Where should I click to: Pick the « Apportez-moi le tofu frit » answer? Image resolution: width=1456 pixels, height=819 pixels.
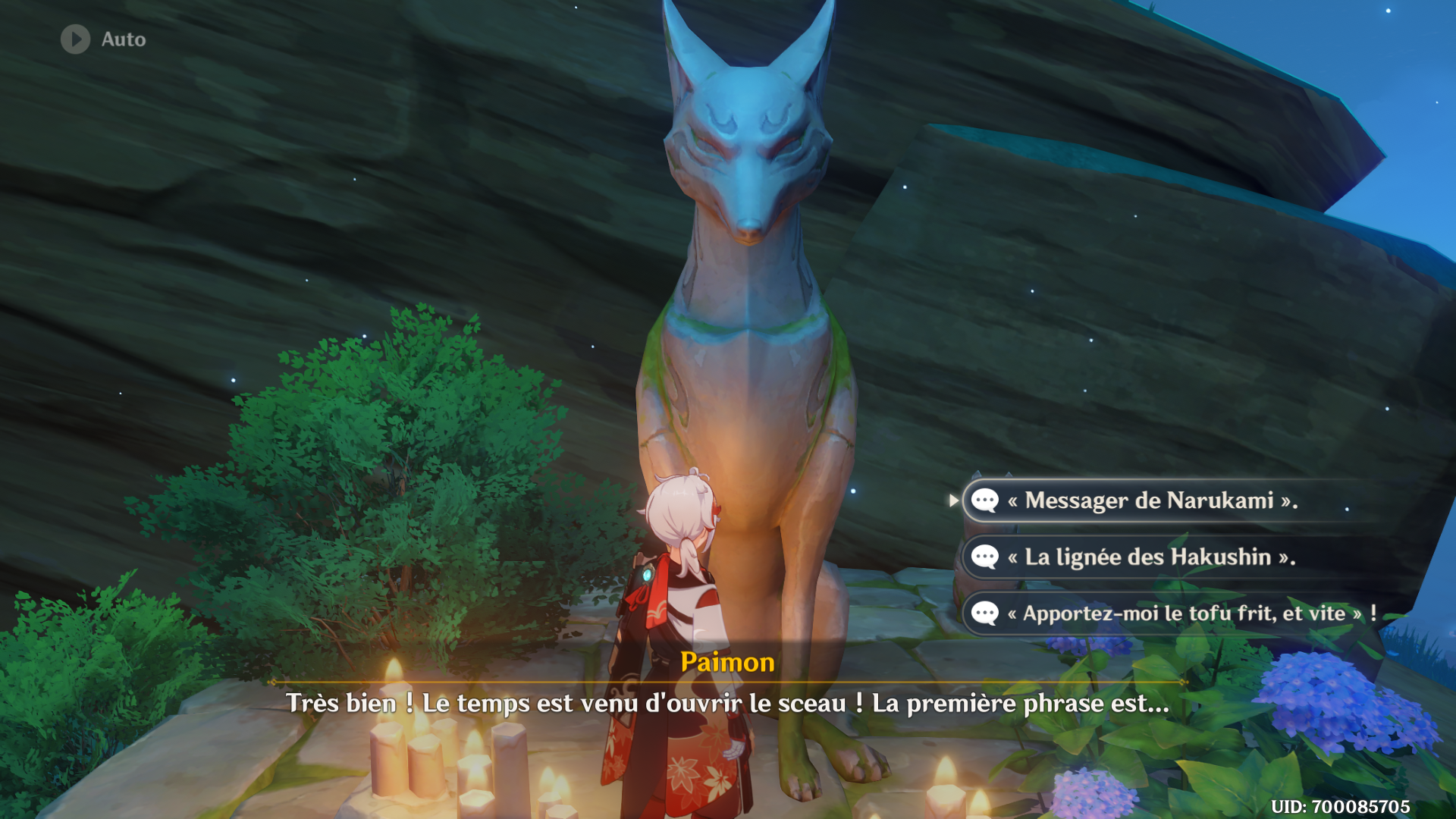[x=1183, y=613]
